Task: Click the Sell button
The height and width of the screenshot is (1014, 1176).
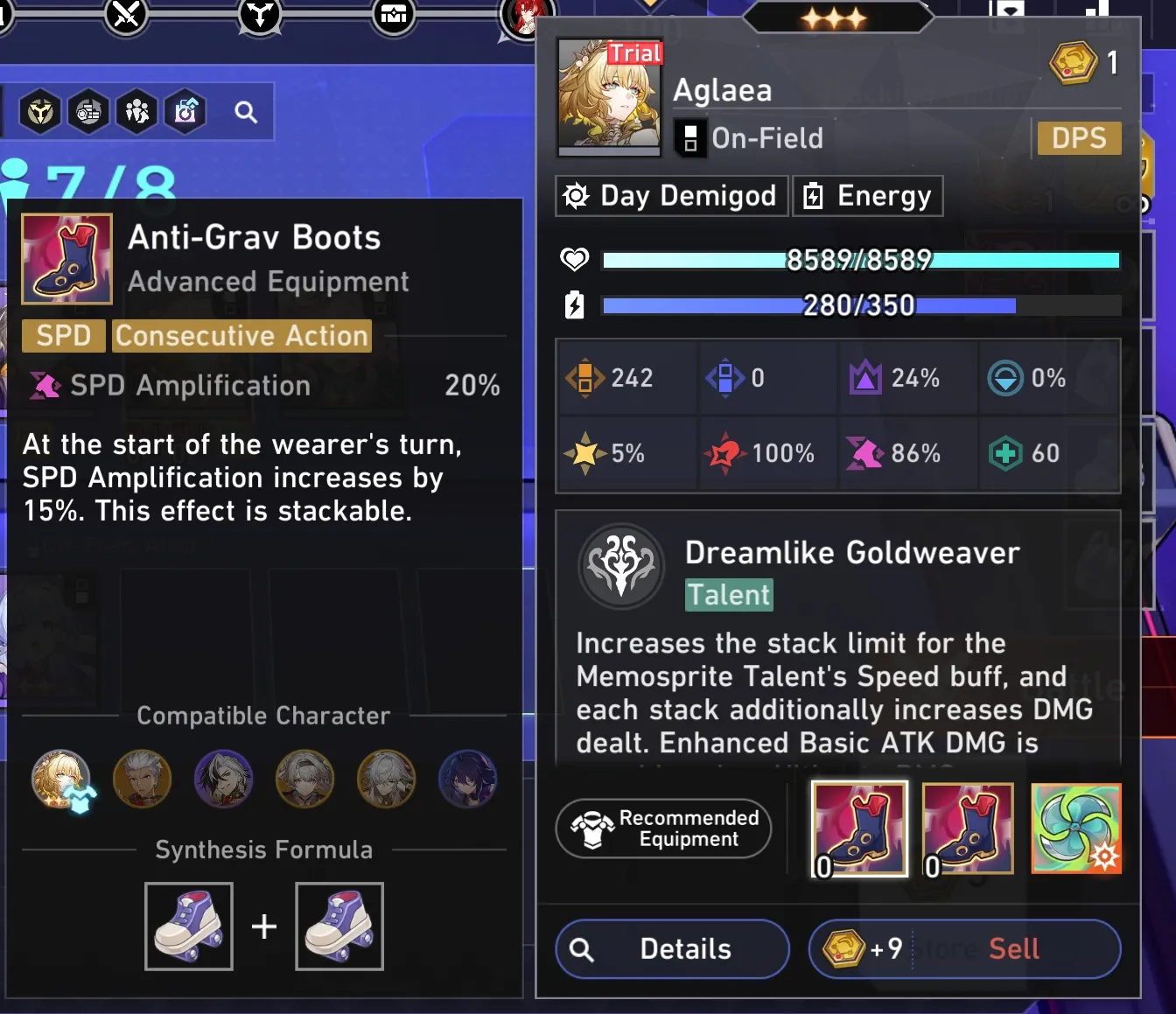Action: coord(1014,949)
